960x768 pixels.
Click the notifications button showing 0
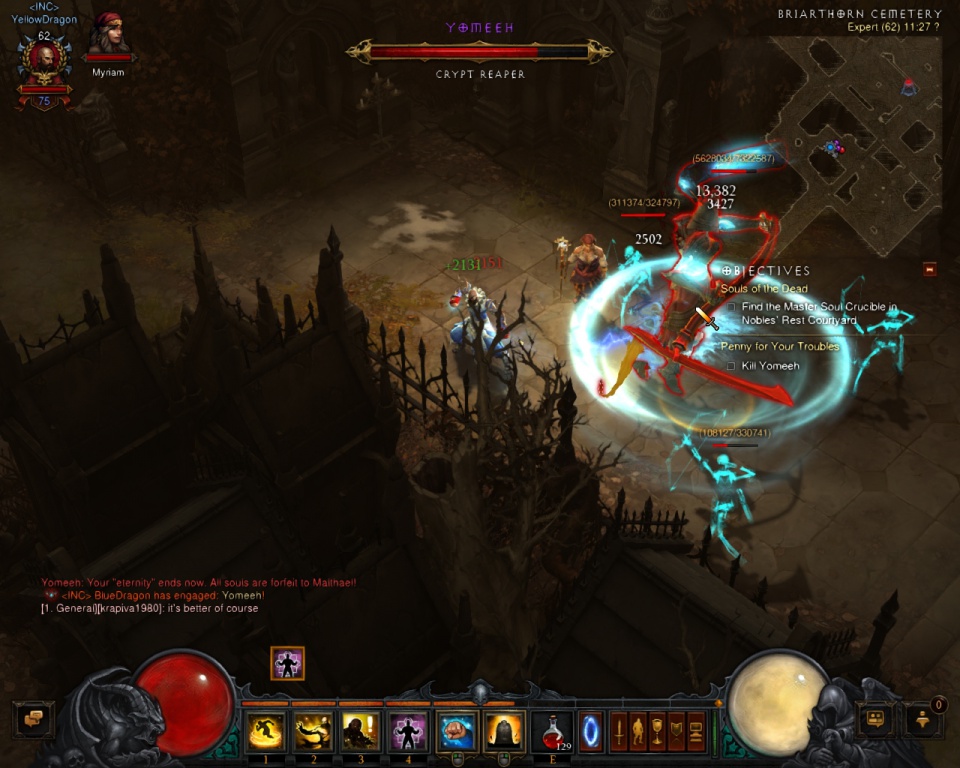922,717
